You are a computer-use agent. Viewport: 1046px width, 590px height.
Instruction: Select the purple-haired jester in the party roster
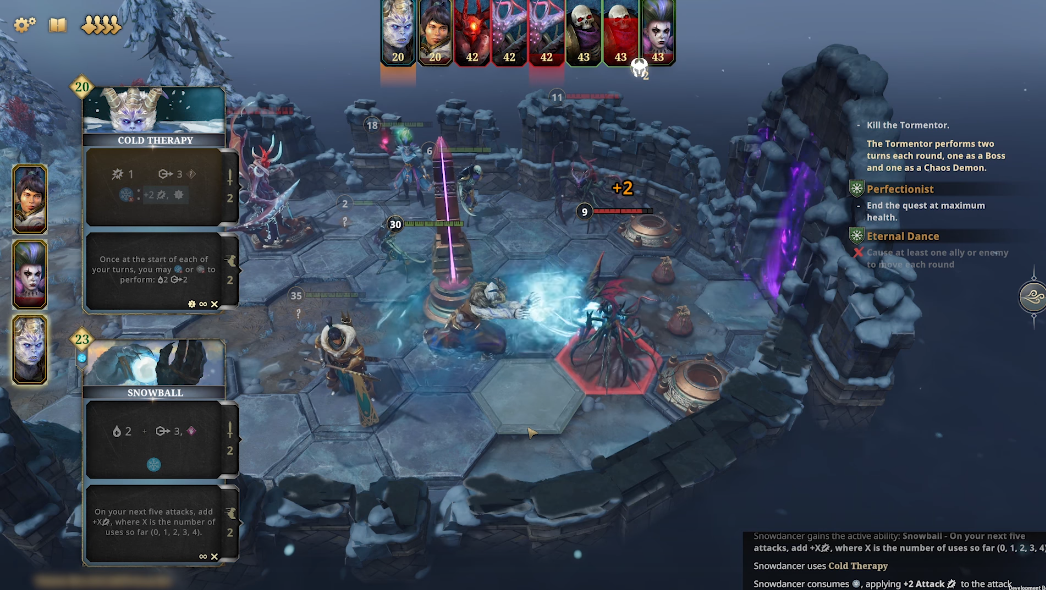(x=29, y=274)
